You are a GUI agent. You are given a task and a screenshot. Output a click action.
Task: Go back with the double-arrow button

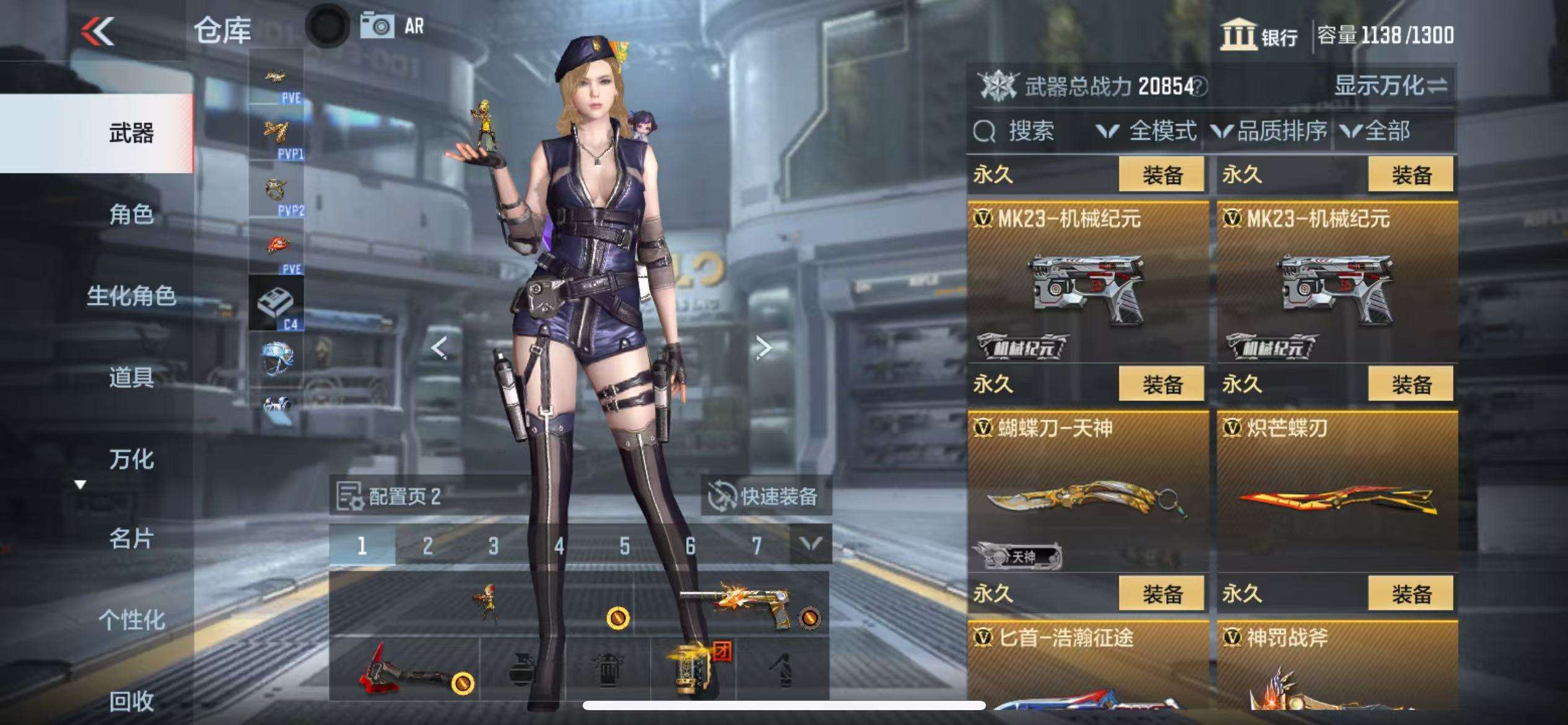(x=98, y=31)
